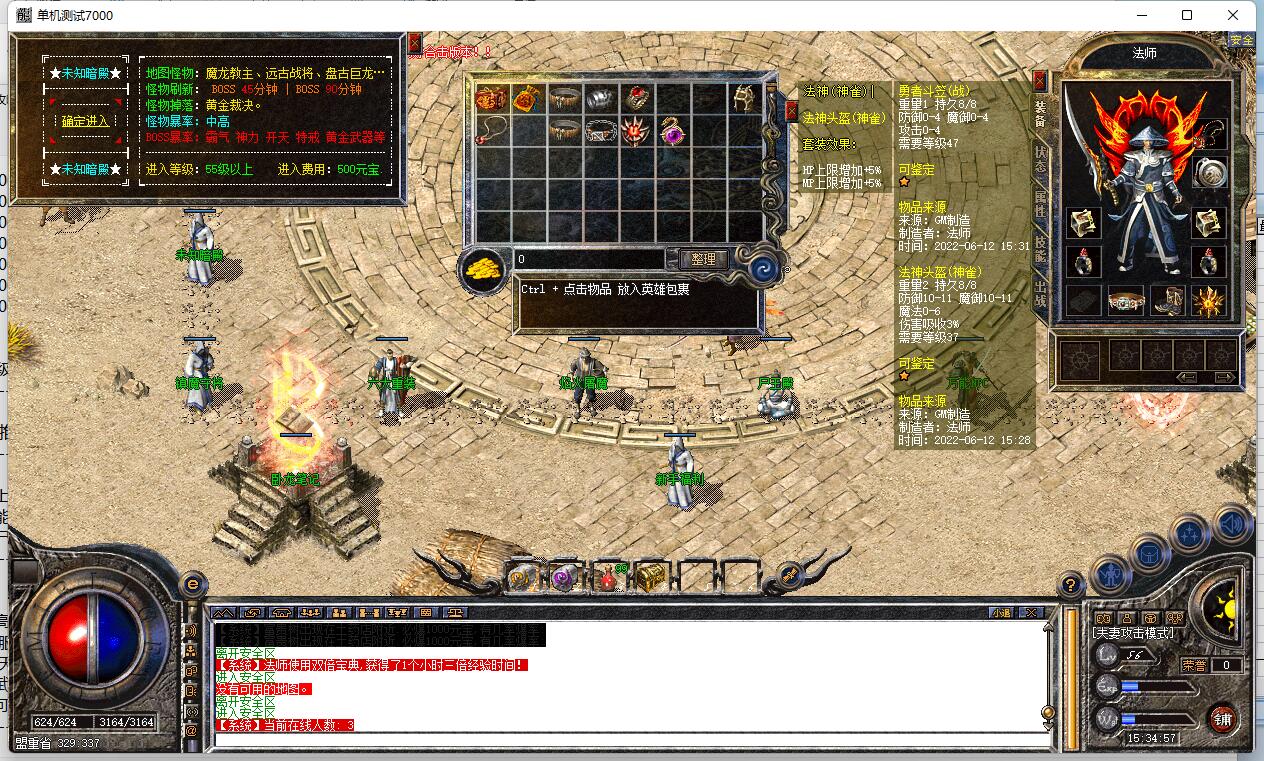This screenshot has width=1264, height=761.
Task: Close the 未知暗殿 dungeon info panel
Action: [x=414, y=43]
